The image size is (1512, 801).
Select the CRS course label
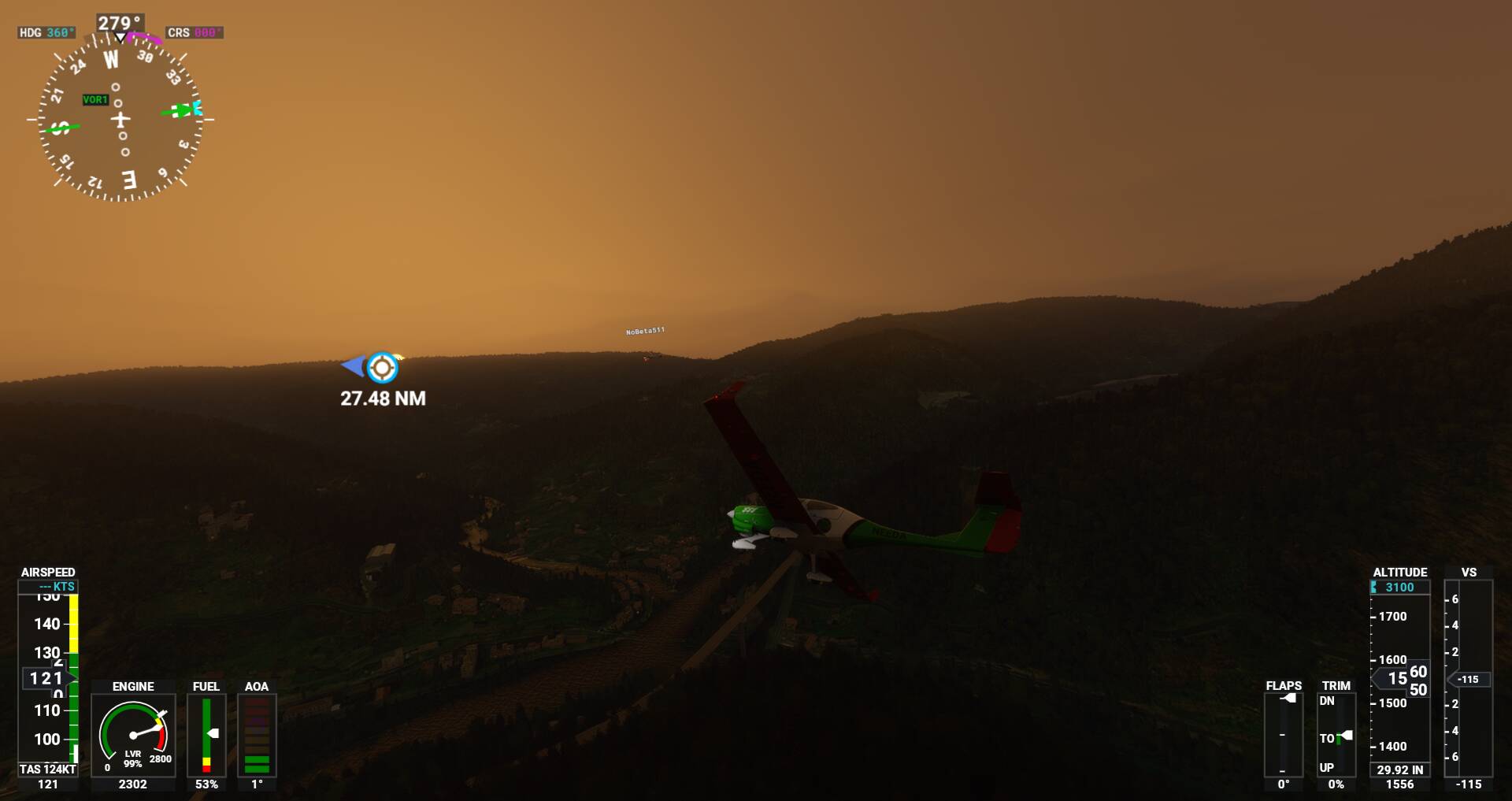tap(194, 32)
